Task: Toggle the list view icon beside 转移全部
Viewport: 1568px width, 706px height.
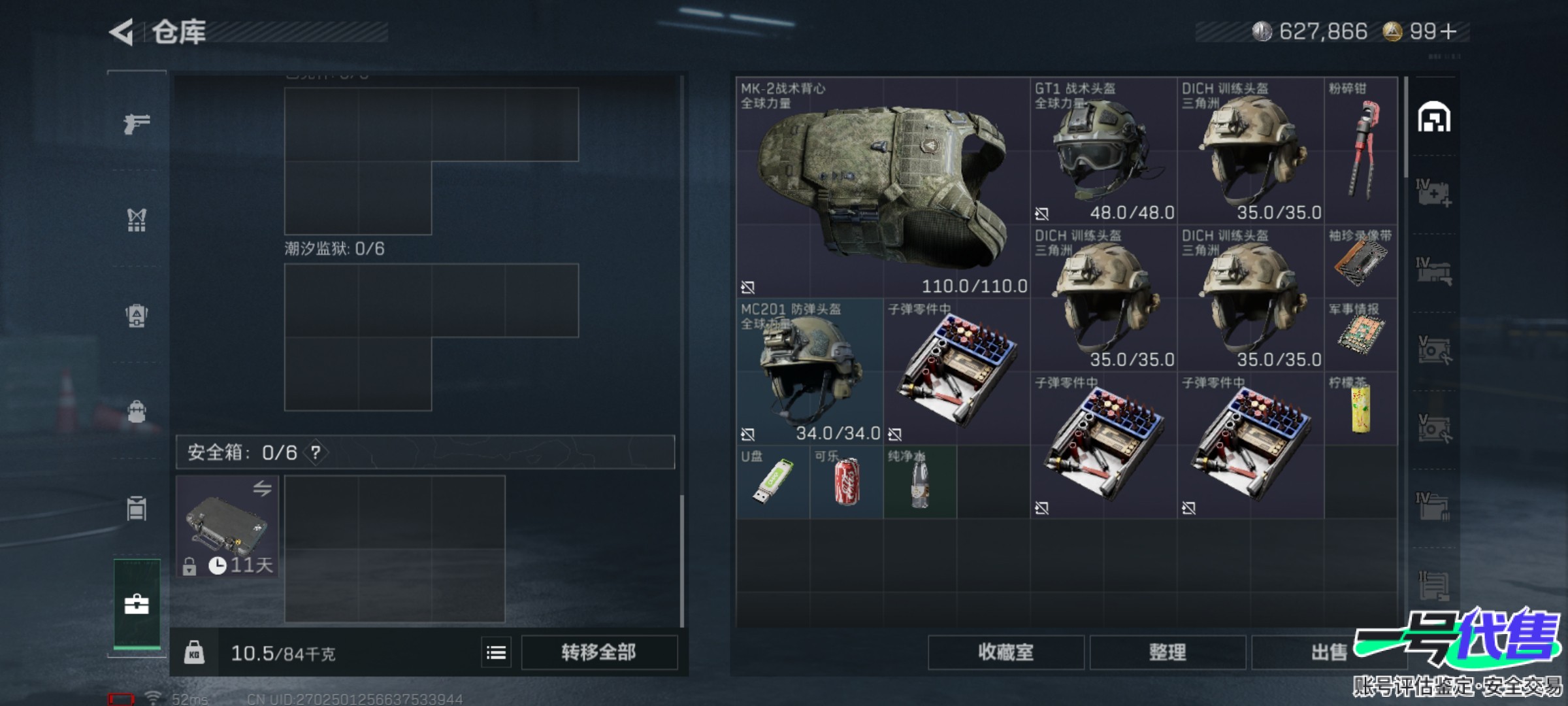Action: coord(496,652)
